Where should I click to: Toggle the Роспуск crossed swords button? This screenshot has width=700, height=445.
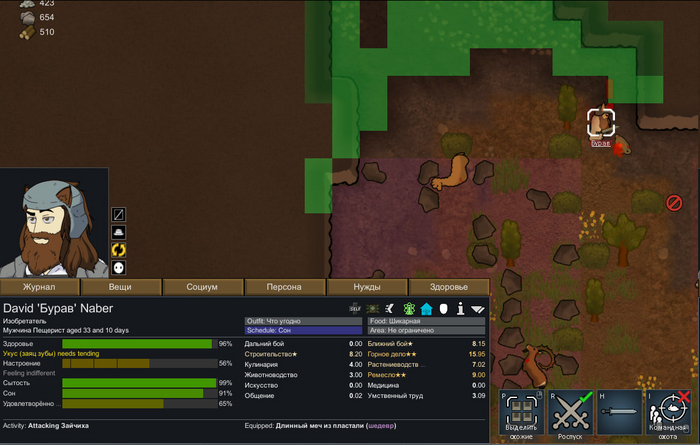567,414
